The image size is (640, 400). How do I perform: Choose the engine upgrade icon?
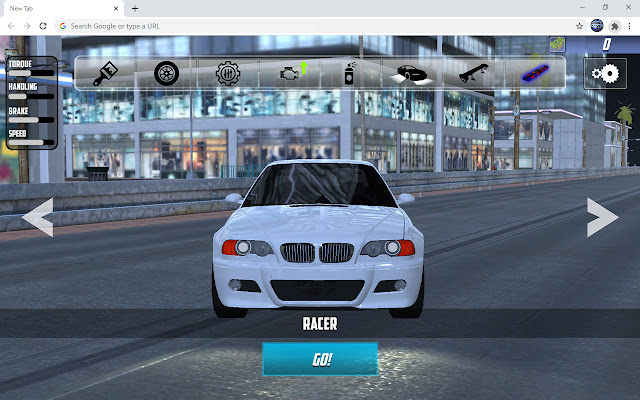pyautogui.click(x=291, y=73)
